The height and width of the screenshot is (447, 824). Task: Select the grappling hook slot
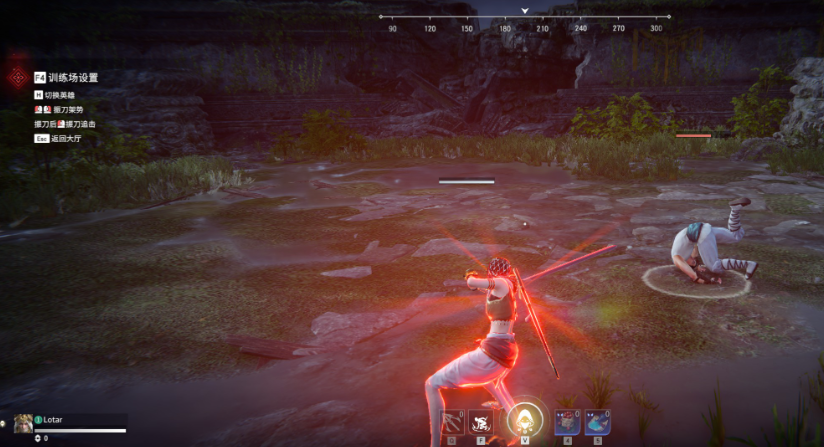(452, 422)
